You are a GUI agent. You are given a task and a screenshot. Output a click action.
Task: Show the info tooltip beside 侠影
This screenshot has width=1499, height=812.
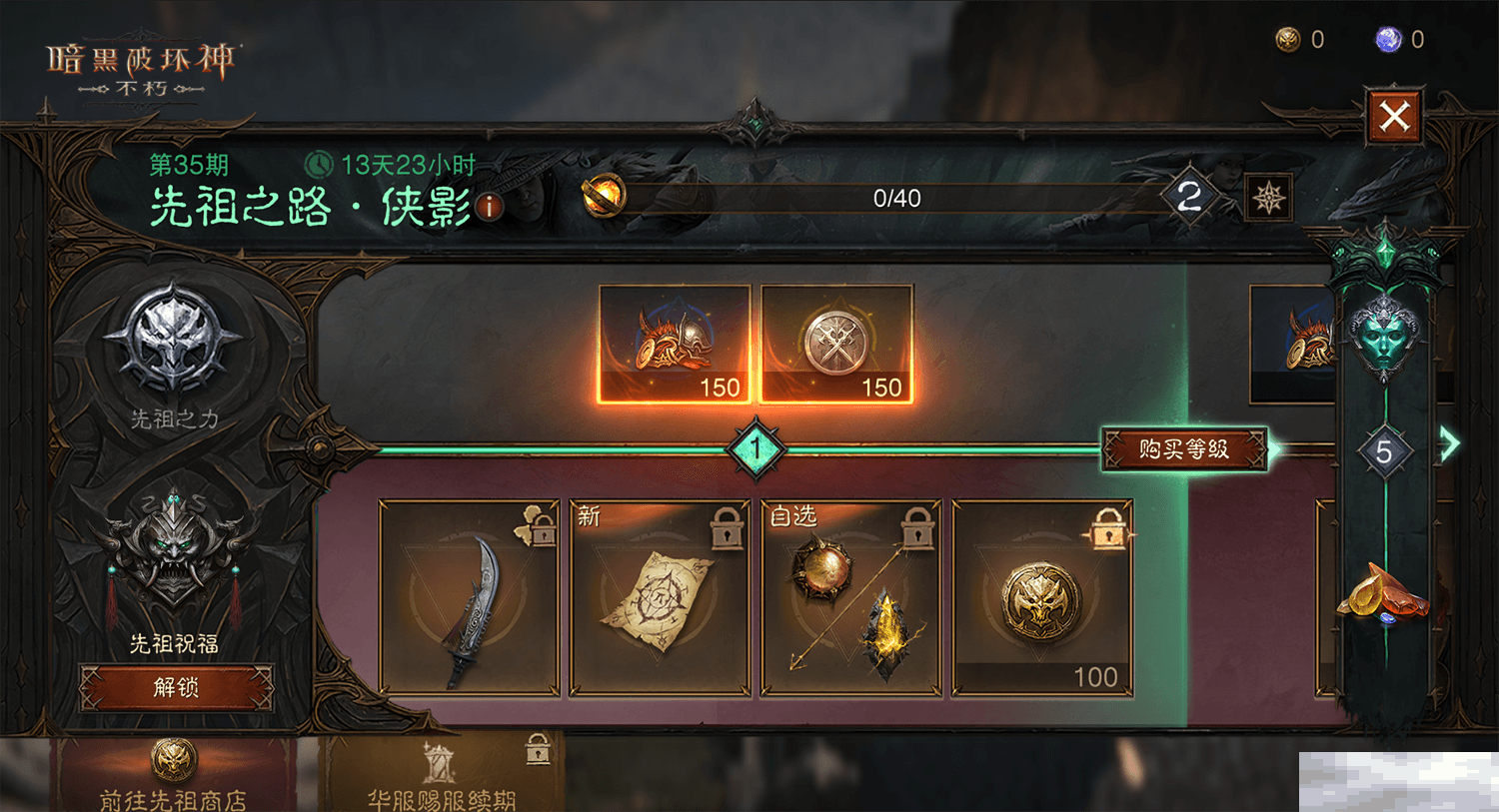(x=489, y=207)
